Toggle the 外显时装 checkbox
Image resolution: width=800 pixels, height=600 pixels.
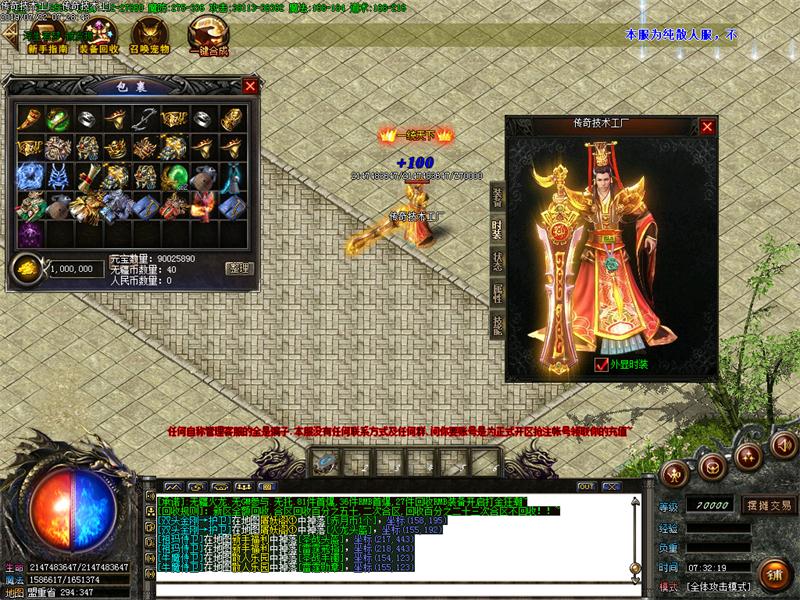(600, 365)
